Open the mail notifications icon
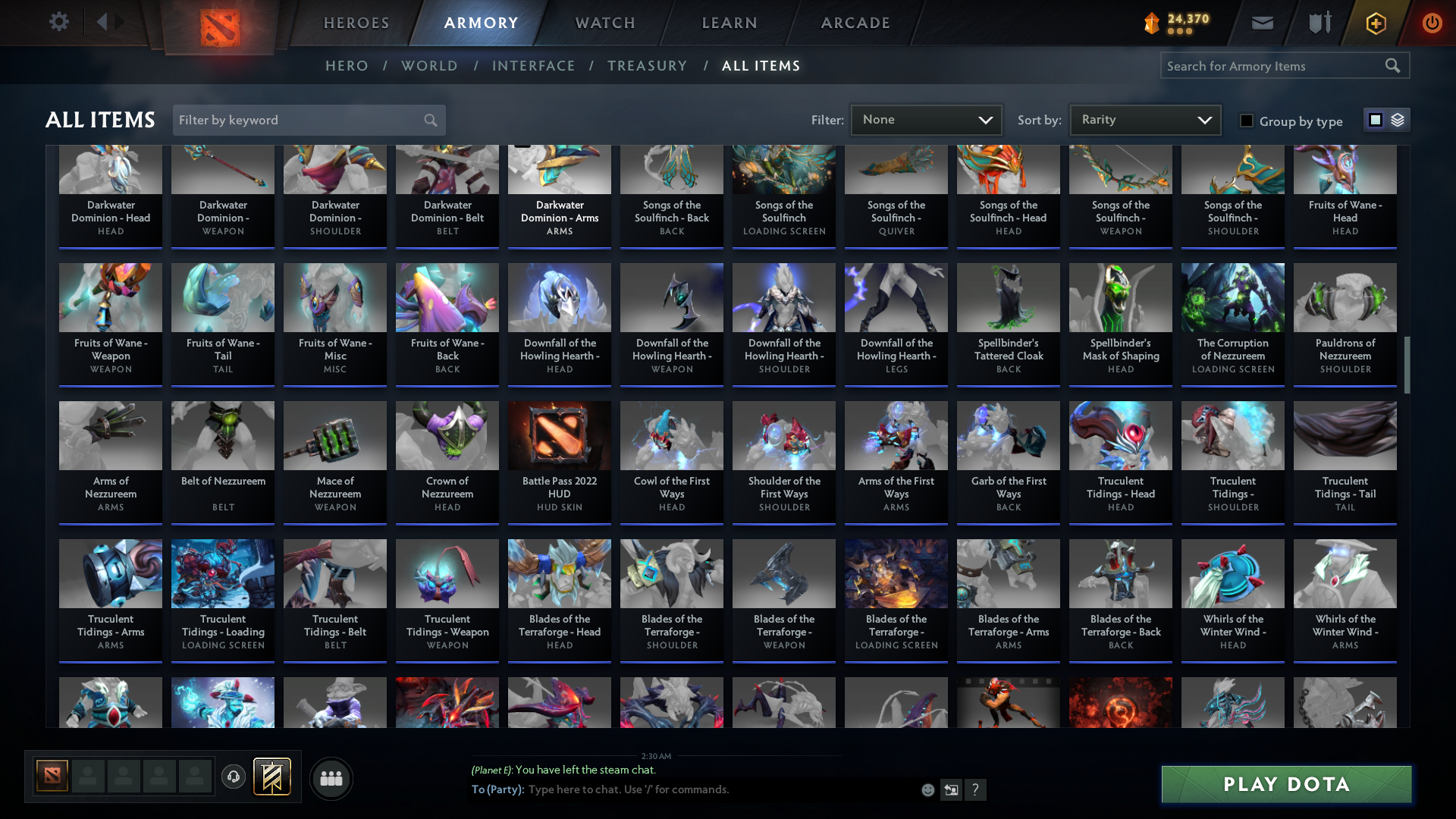 1261,22
